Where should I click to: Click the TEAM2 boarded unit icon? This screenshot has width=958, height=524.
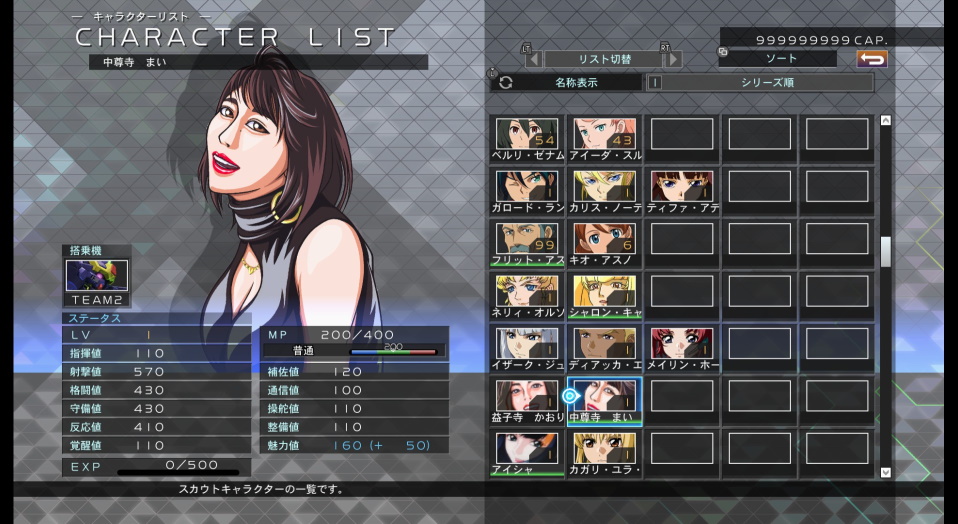point(97,276)
